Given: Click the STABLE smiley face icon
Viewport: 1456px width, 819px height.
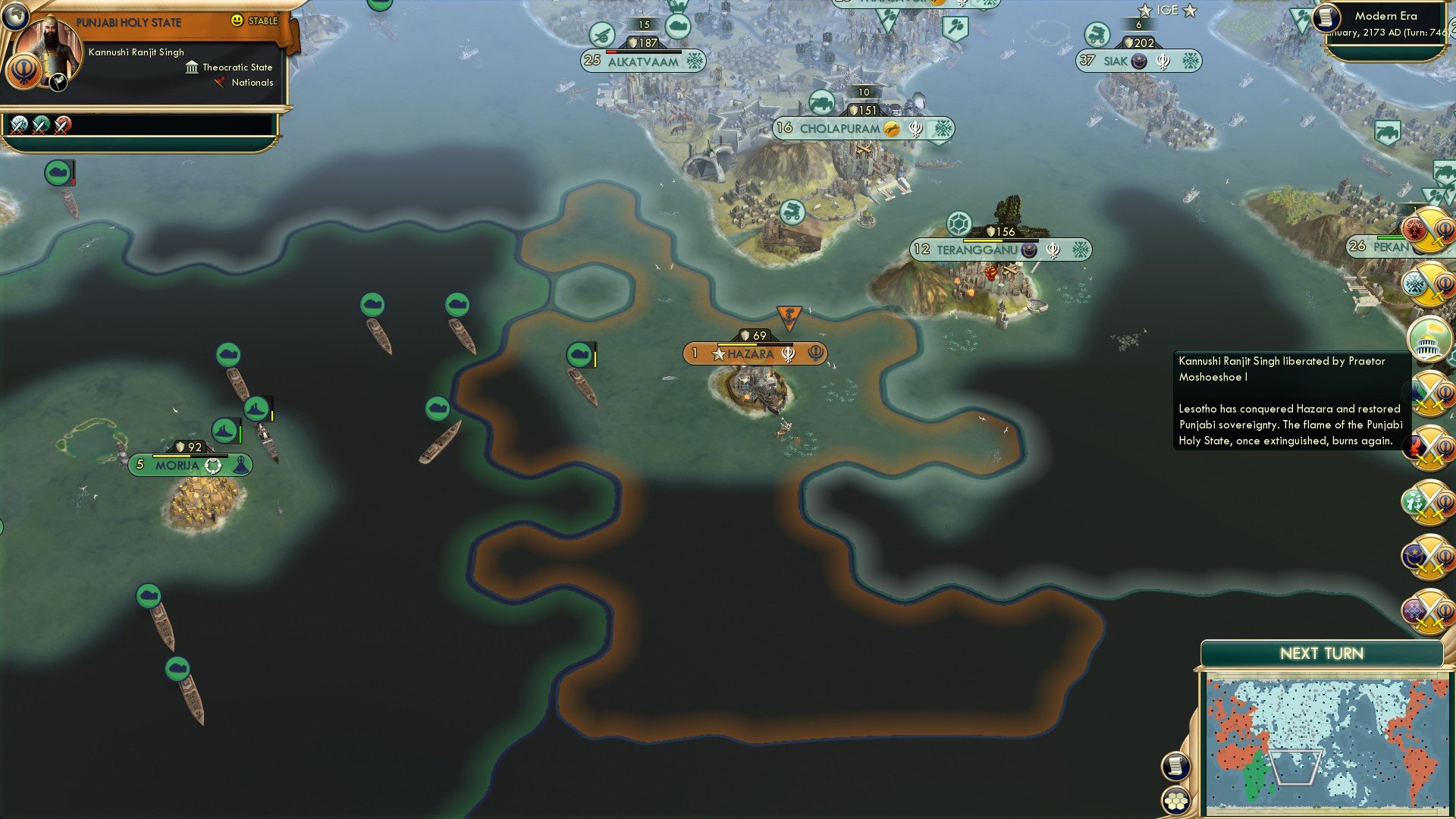Looking at the screenshot, I should point(237,21).
